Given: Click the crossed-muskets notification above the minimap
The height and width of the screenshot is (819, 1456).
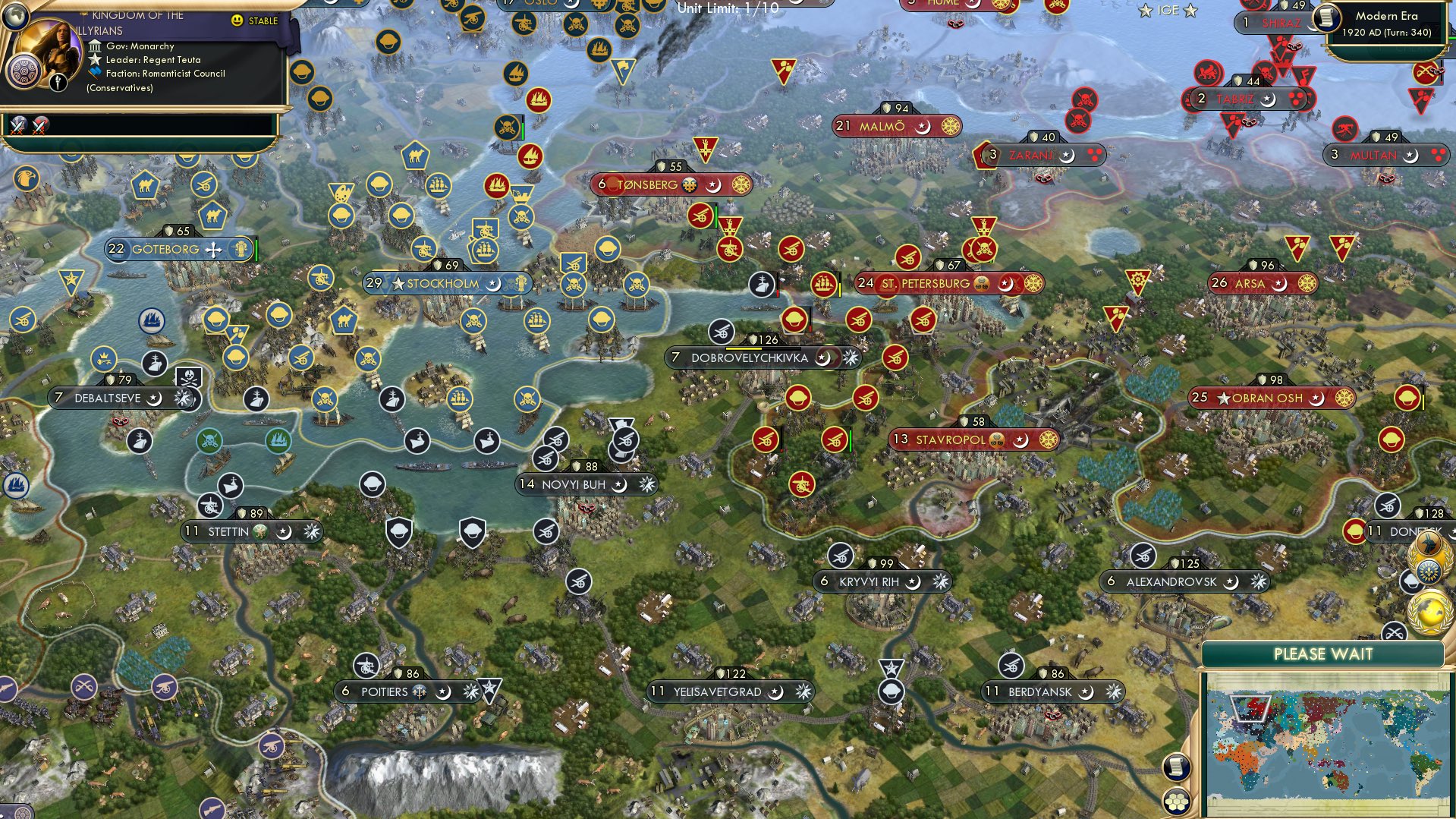Looking at the screenshot, I should pos(1394,632).
